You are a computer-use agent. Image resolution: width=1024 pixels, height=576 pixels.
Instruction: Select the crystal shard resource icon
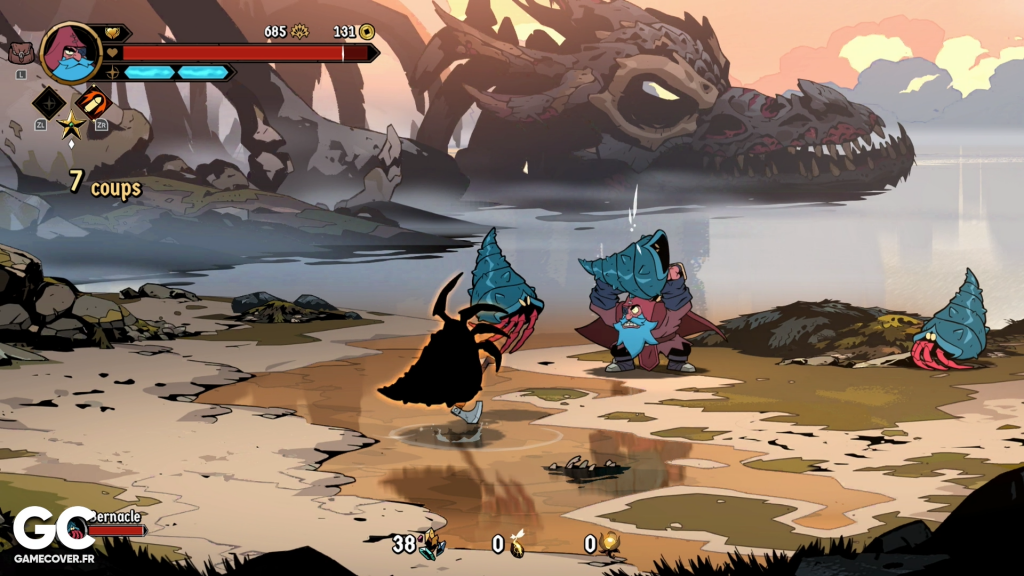432,544
